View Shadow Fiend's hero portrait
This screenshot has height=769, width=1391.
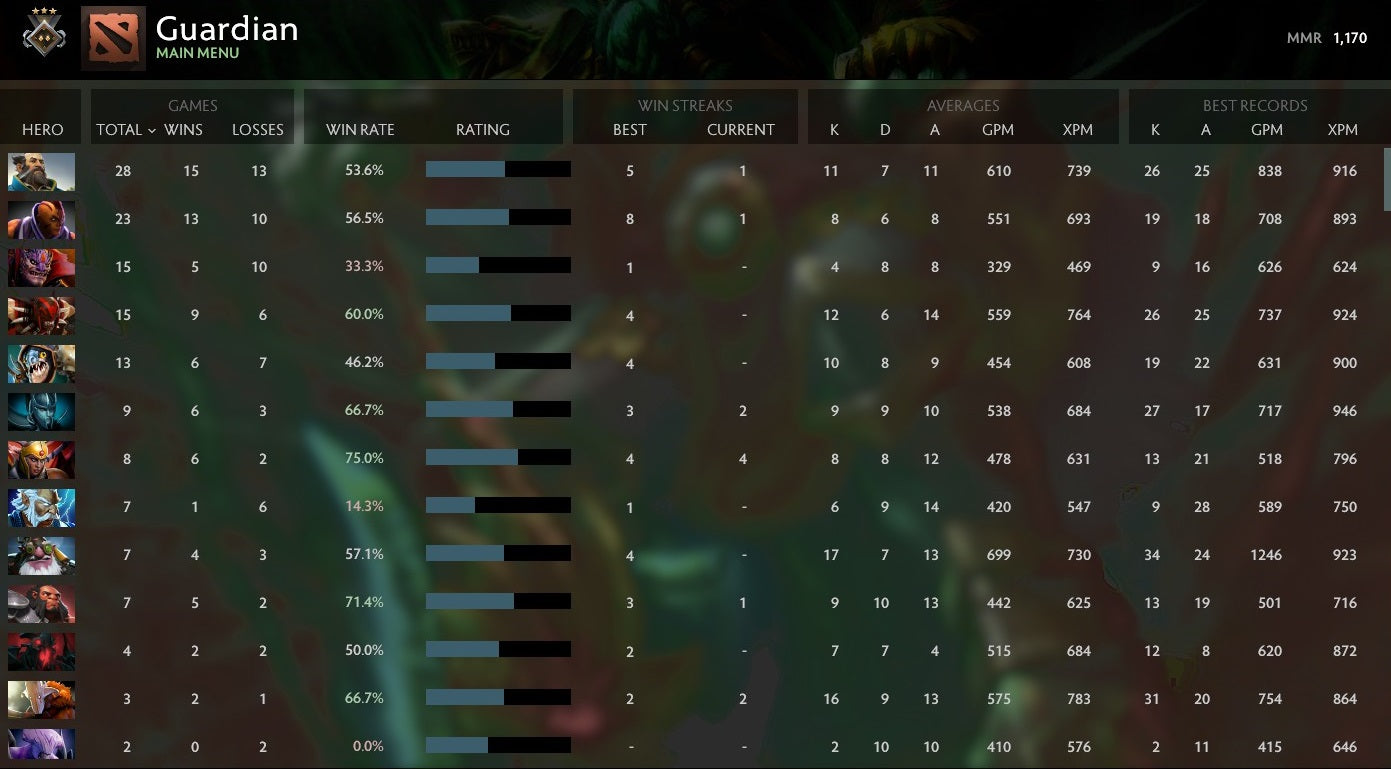pos(41,650)
